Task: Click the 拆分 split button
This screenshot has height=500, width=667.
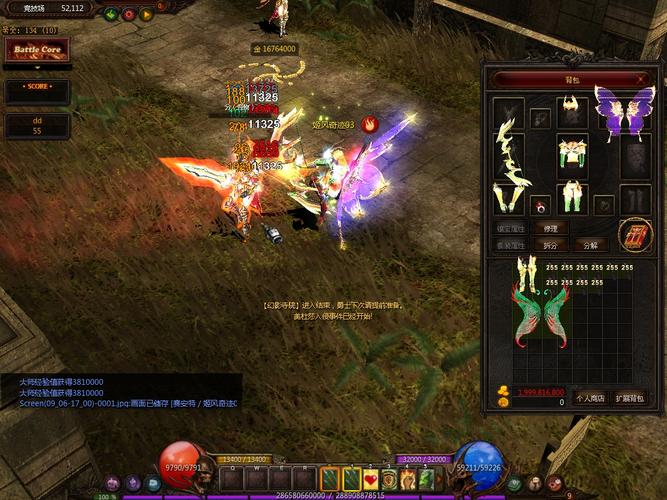Action: (550, 245)
